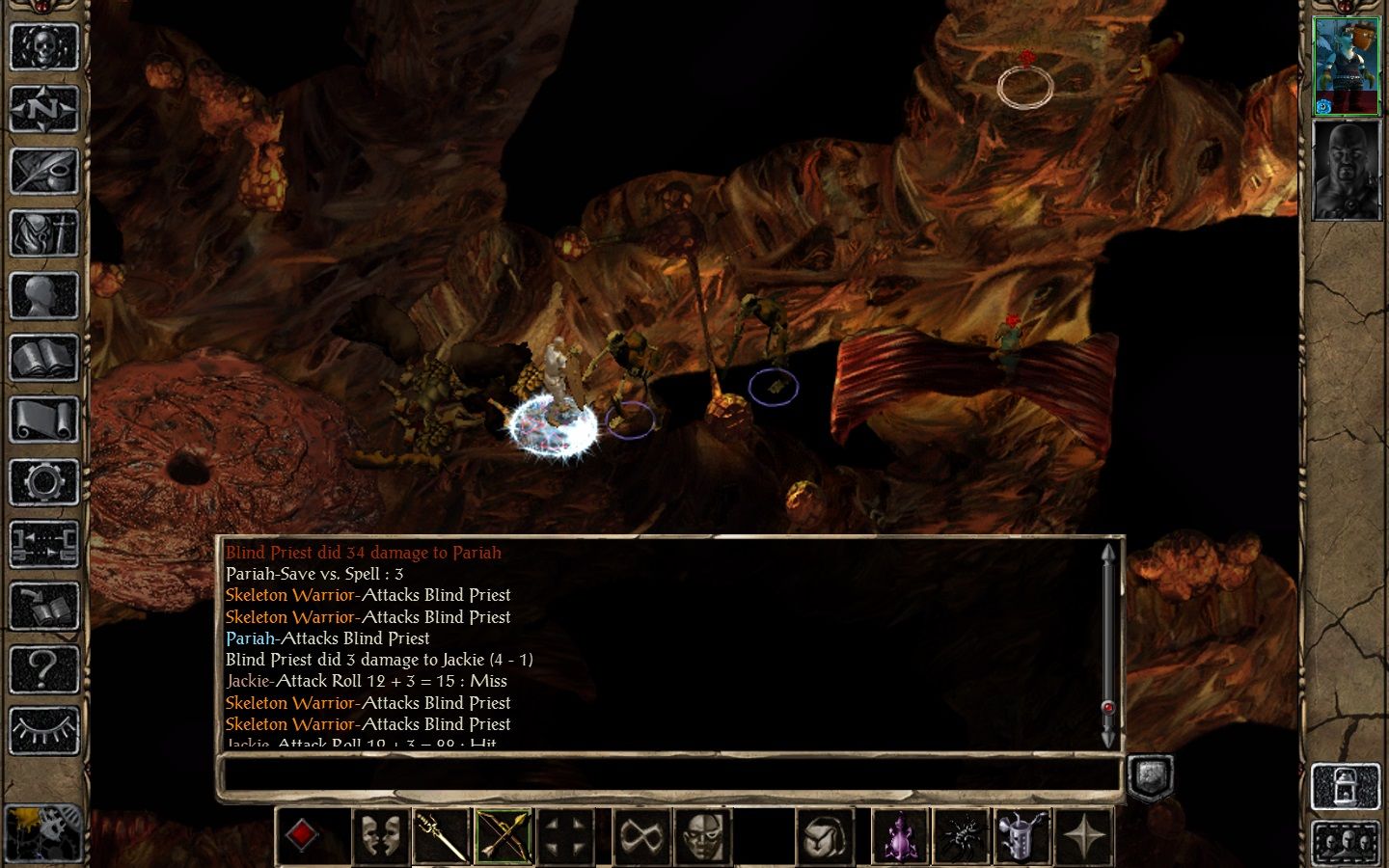The width and height of the screenshot is (1389, 868).
Task: Rest the party with the closed-eye button
Action: 43,730
